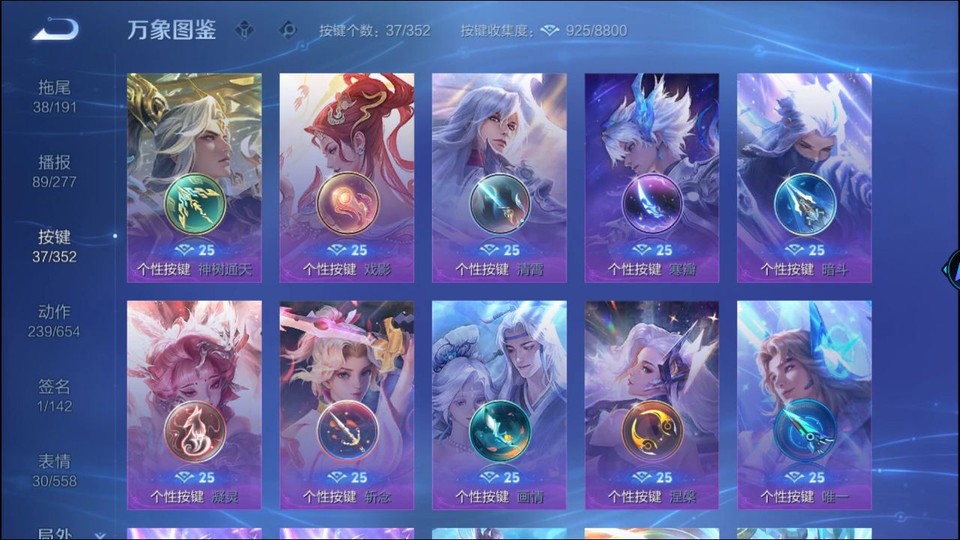The image size is (960, 540).
Task: Select the 凝灵 card with pink-haired character
Action: point(194,405)
